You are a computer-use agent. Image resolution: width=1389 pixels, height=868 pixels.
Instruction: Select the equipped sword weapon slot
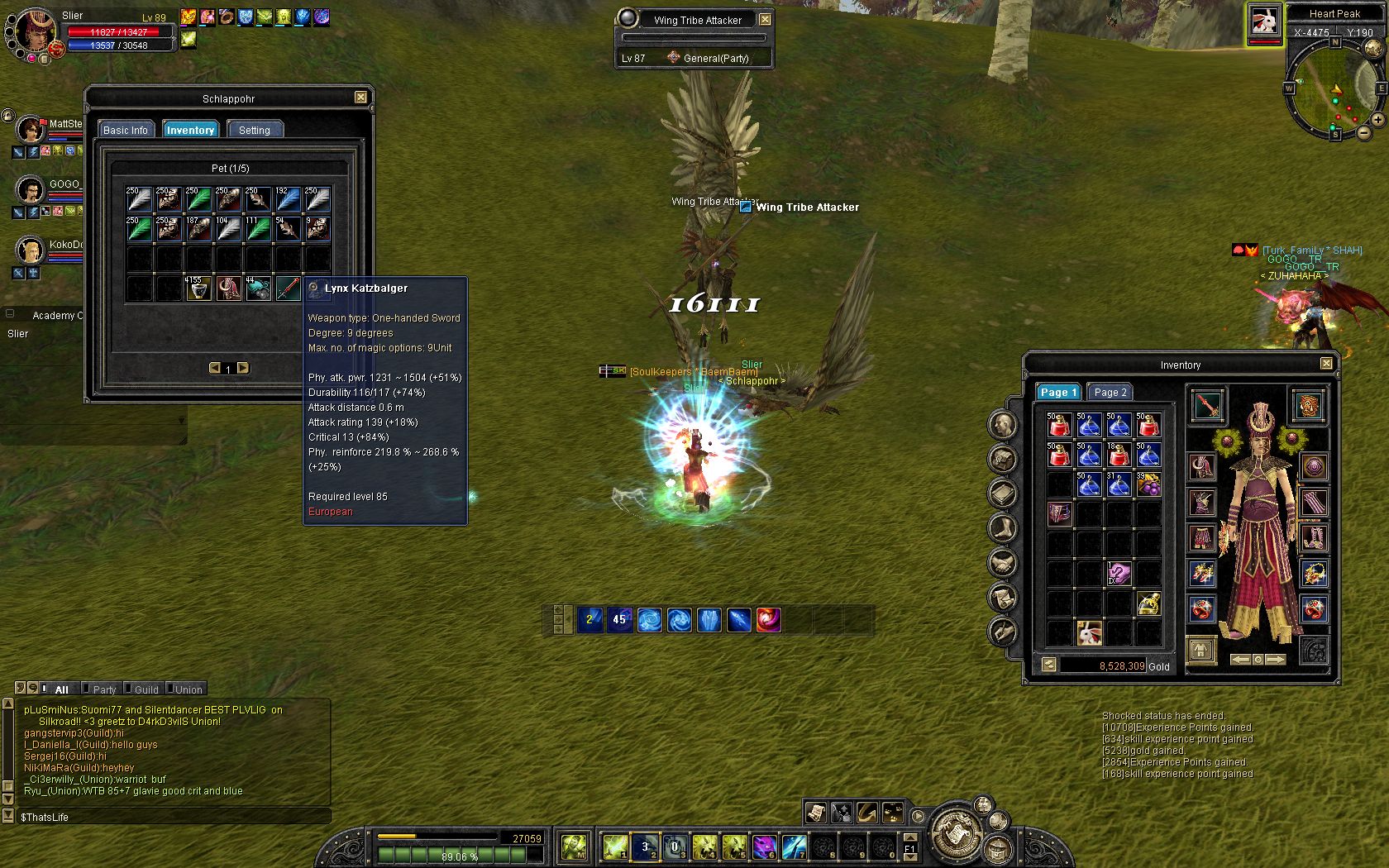[x=1208, y=406]
